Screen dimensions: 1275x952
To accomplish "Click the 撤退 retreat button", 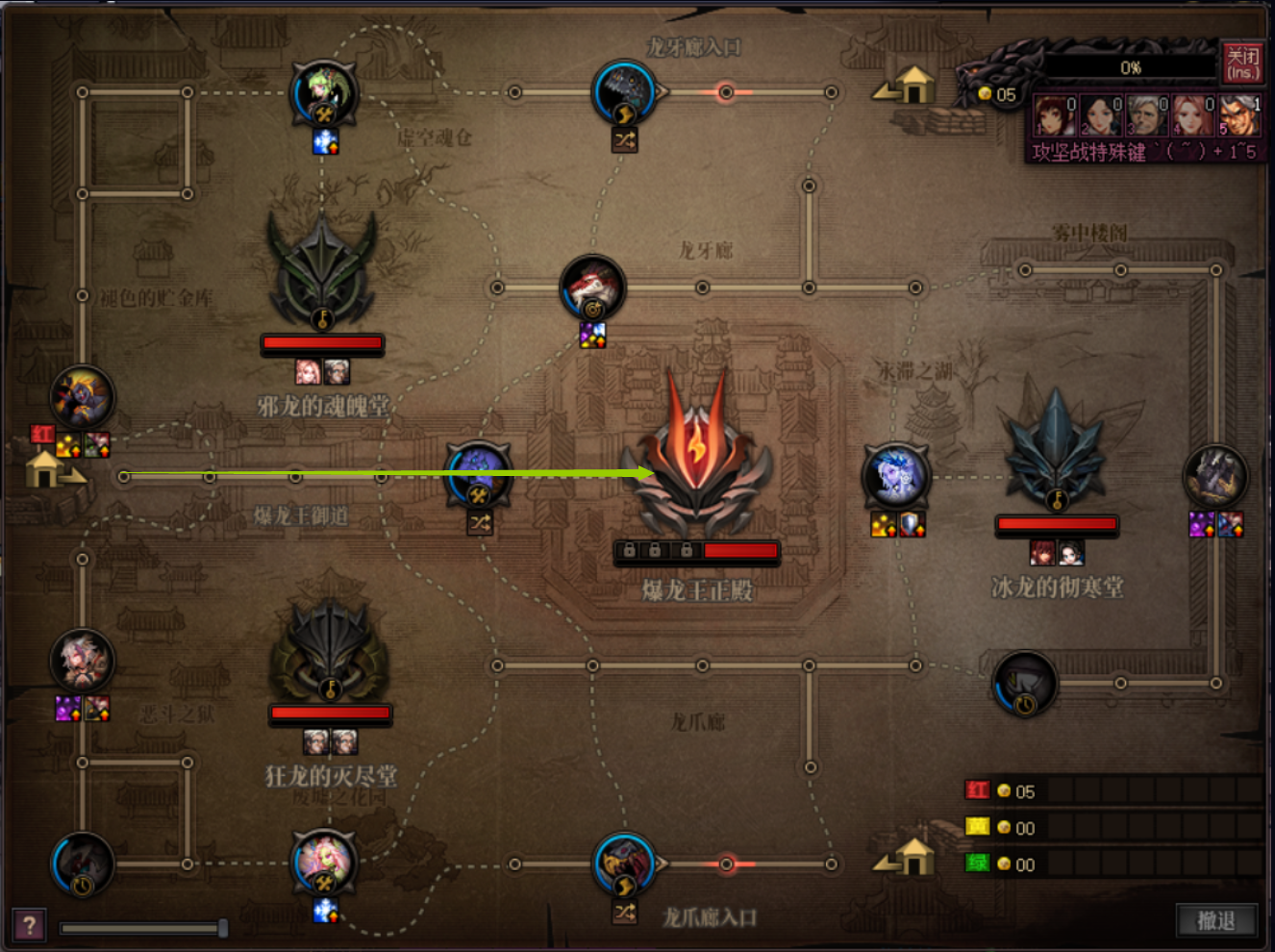I will [x=1215, y=920].
